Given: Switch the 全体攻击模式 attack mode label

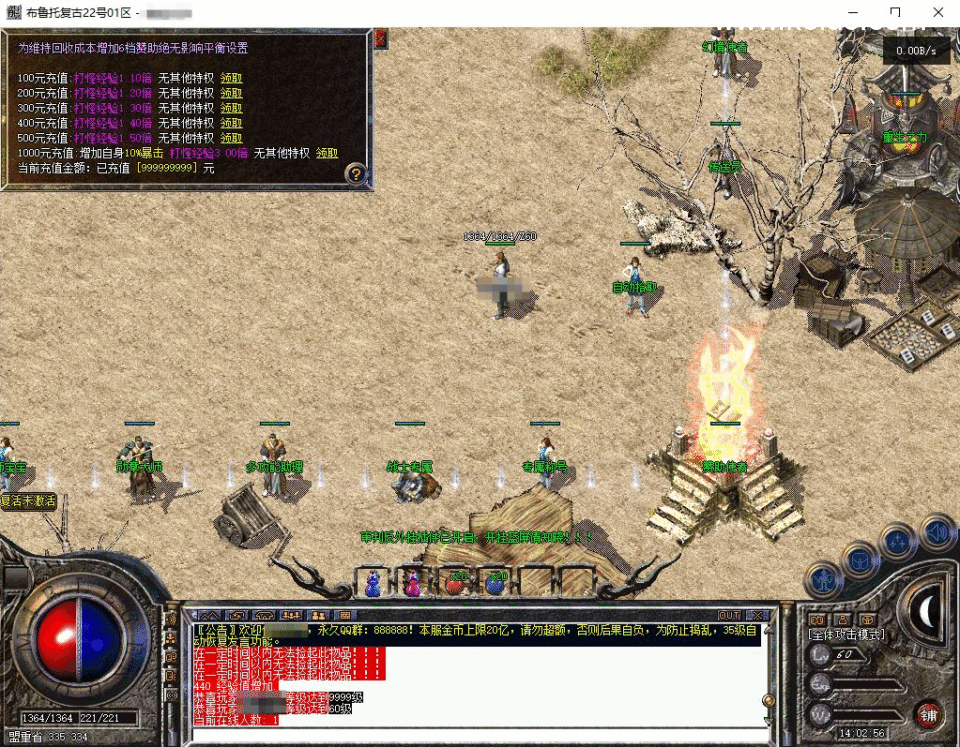Looking at the screenshot, I should [x=846, y=634].
